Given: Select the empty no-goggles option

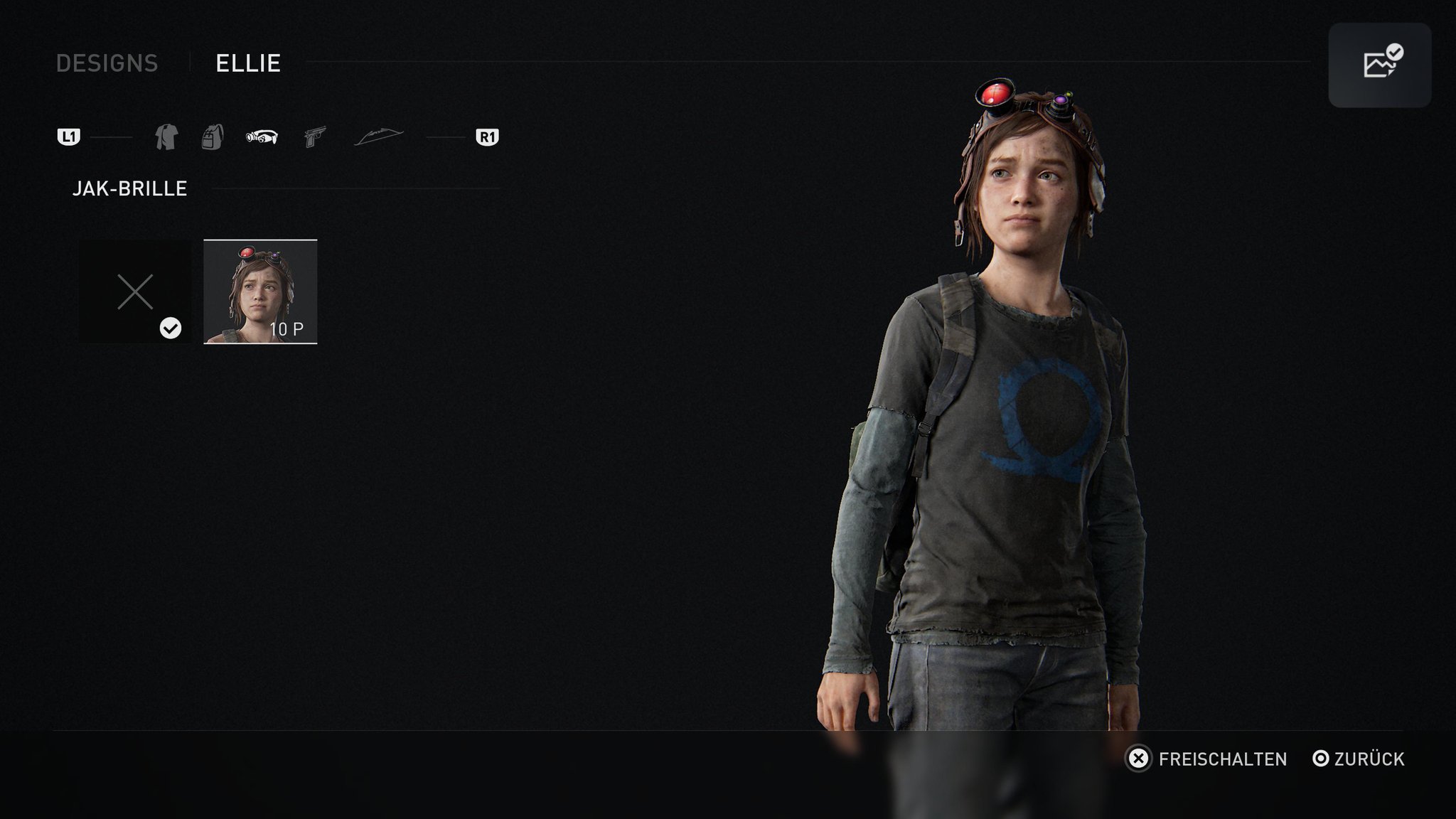Looking at the screenshot, I should (135, 291).
